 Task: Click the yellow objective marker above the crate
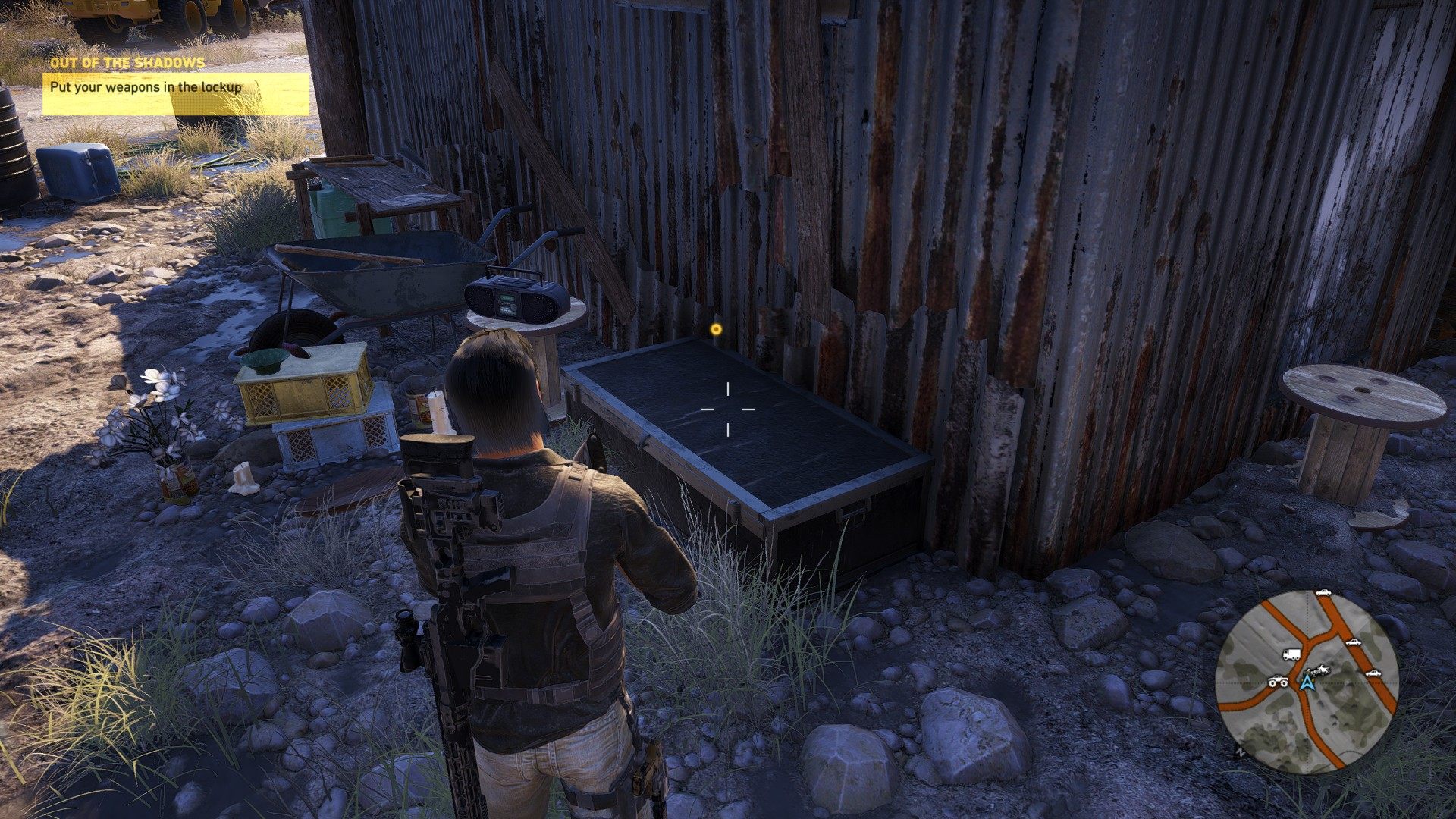coord(715,329)
